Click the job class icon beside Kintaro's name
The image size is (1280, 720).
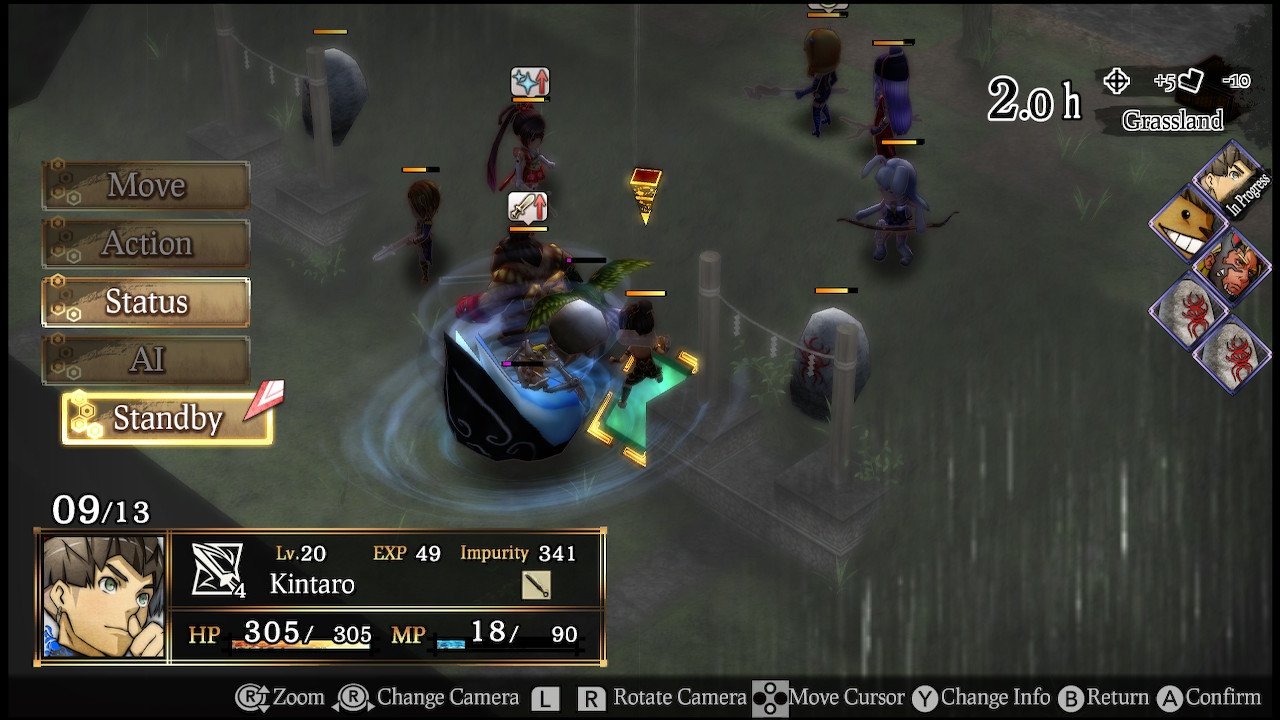(217, 570)
